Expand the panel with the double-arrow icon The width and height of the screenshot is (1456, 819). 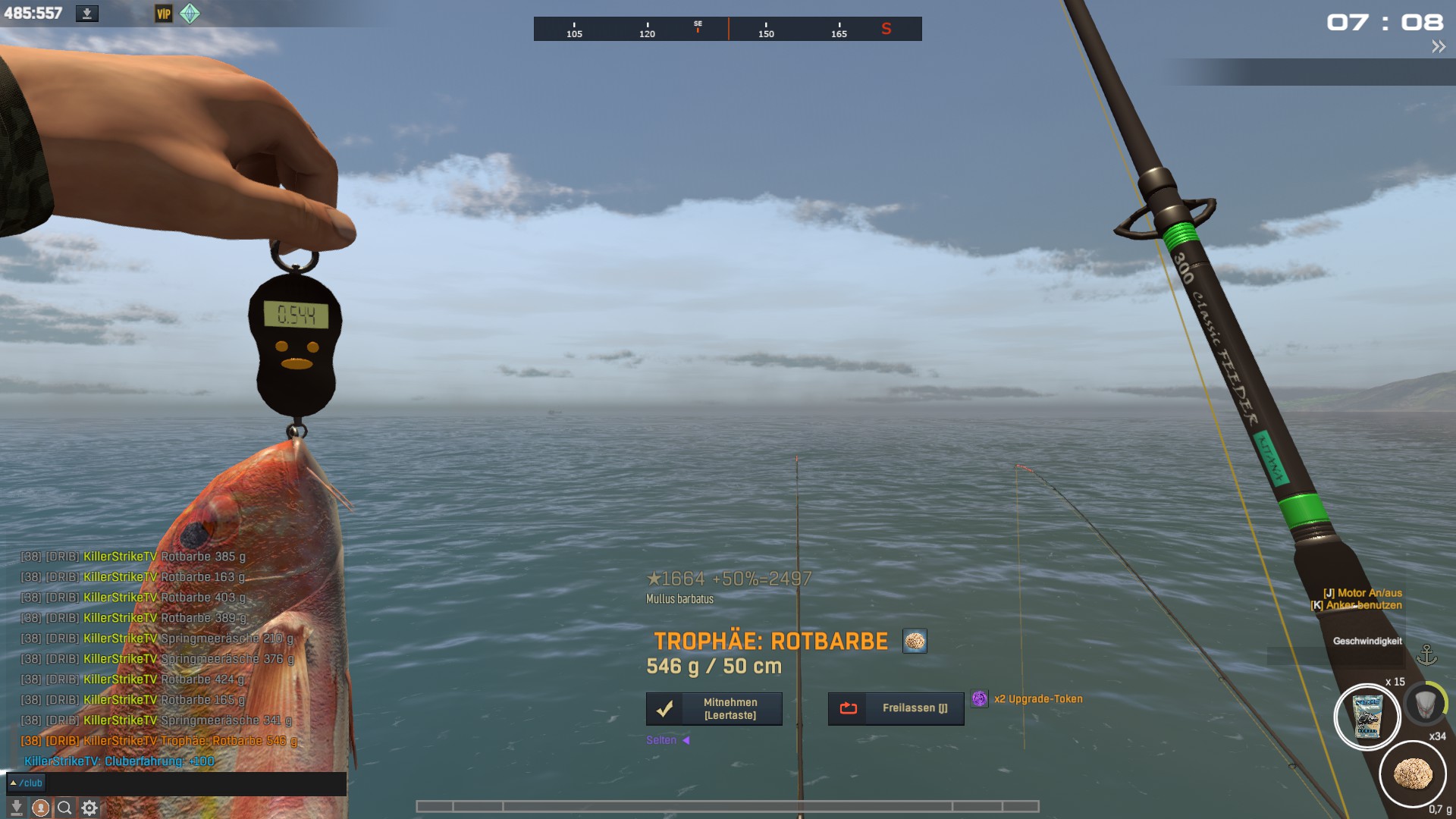pos(1439,47)
